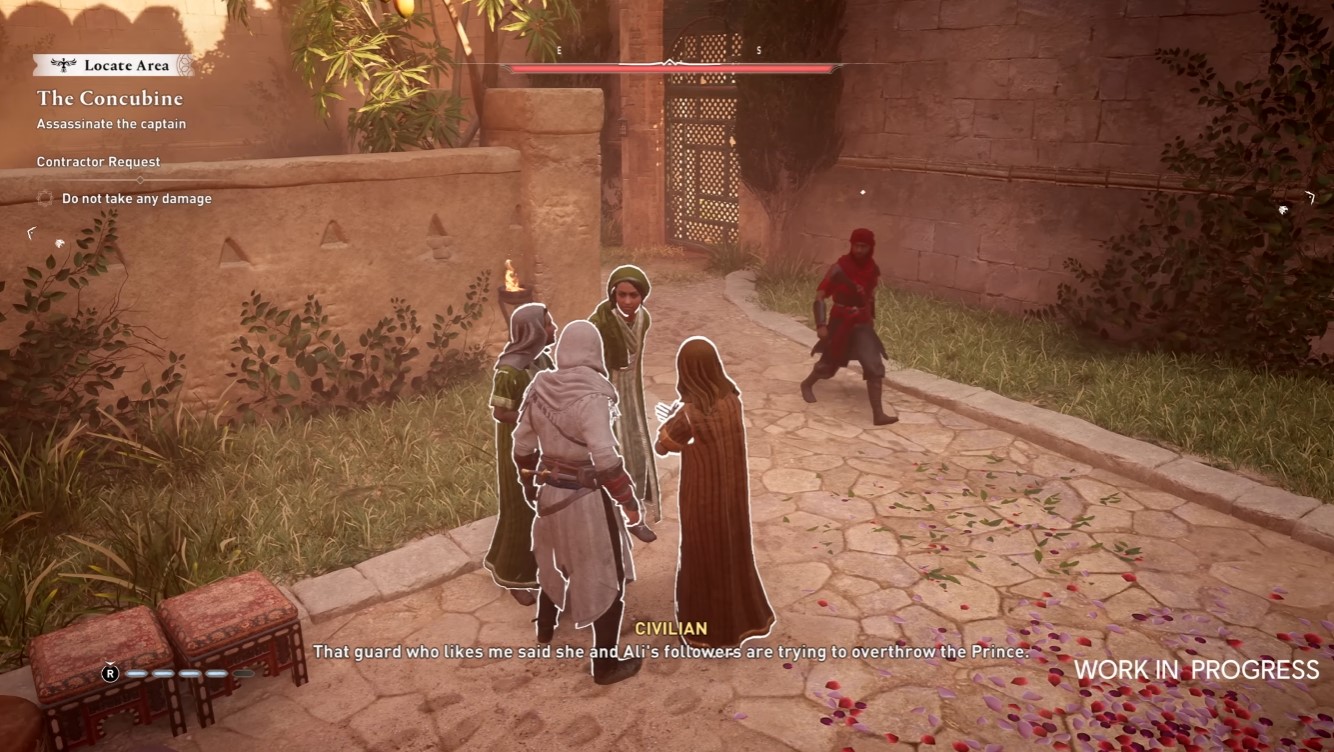Click the Assassinate the captain objective text
This screenshot has width=1334, height=752.
110,124
